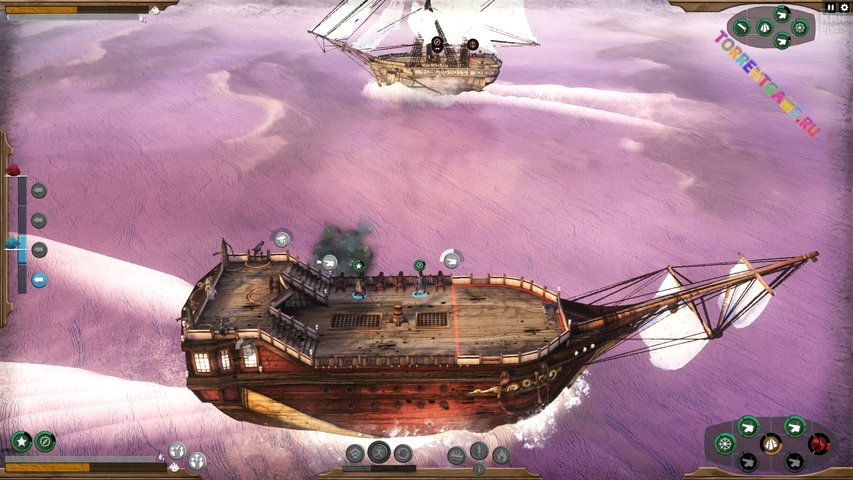Click the green star marker on ship deck
Screen dimensions: 853x480
[x=357, y=266]
